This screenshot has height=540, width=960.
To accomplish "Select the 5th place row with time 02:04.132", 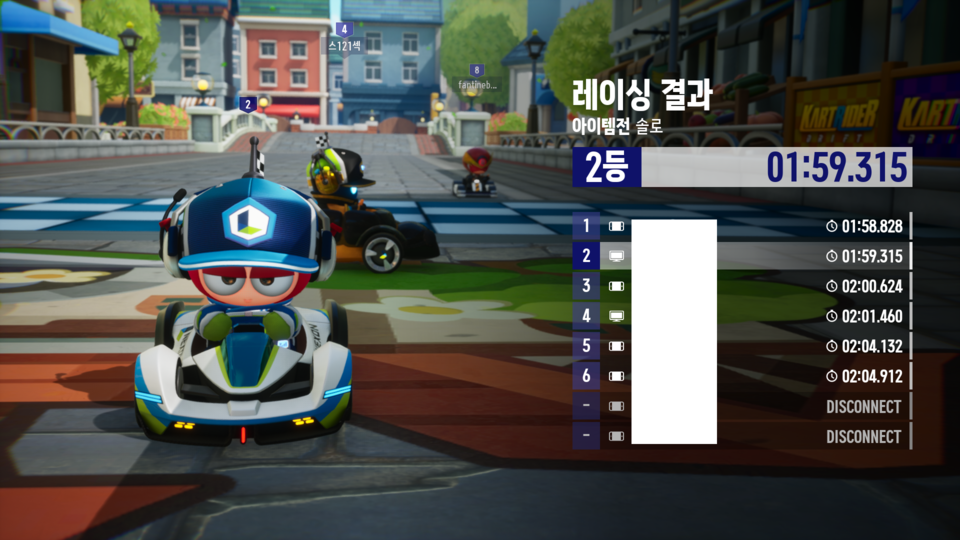I will coord(741,346).
